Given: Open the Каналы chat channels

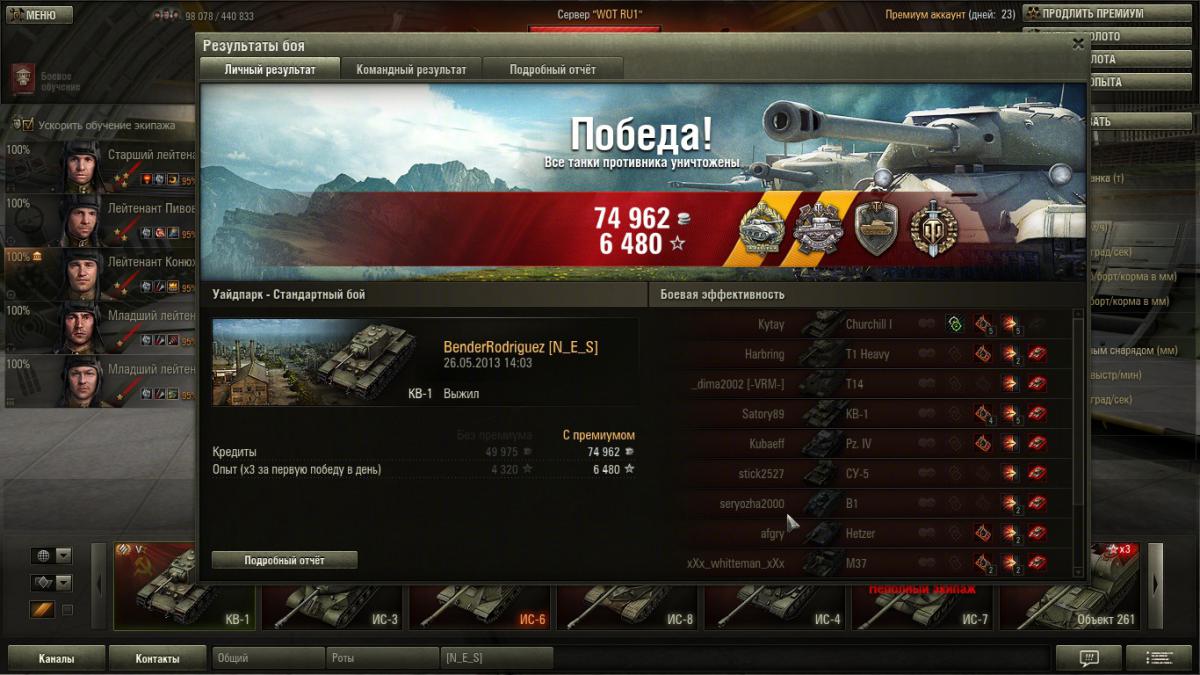Looking at the screenshot, I should (56, 658).
